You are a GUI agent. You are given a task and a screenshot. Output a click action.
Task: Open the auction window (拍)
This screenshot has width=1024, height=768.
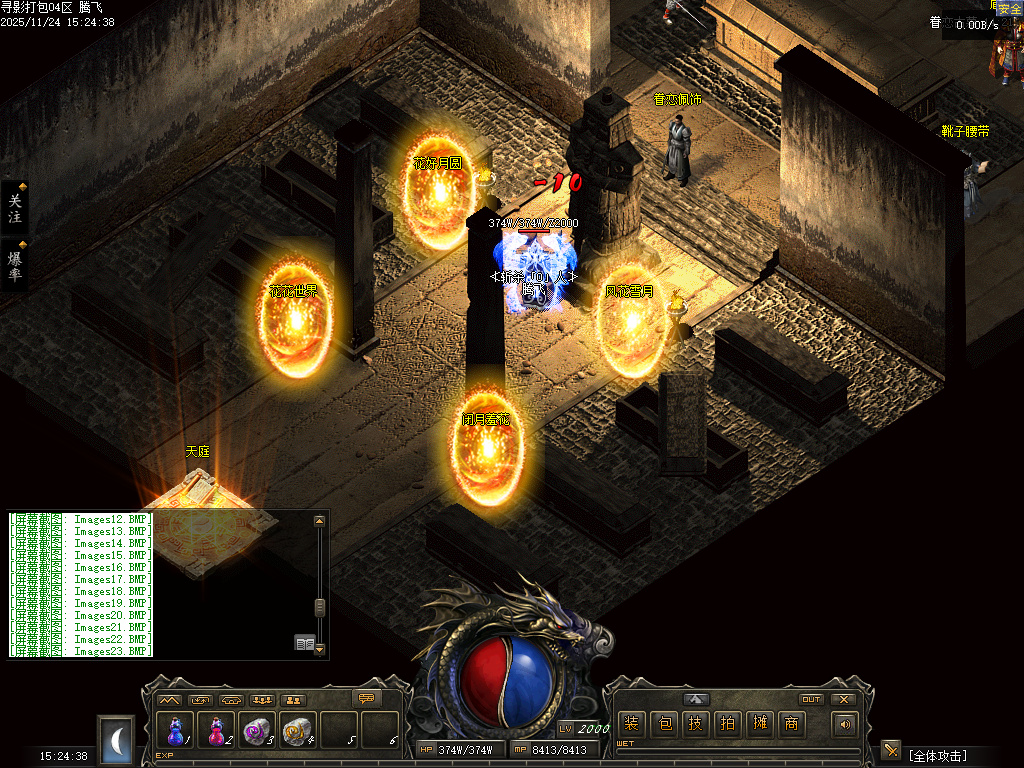728,724
